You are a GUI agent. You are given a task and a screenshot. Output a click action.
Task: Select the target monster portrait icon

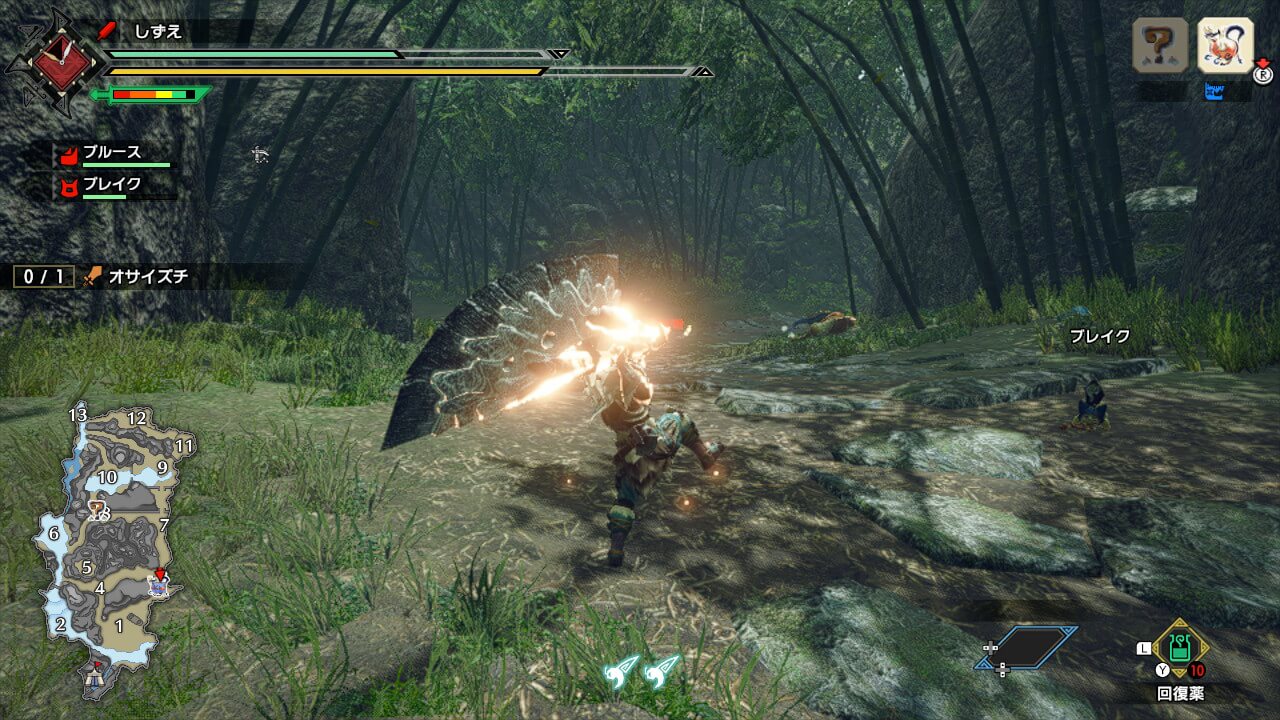click(1225, 45)
